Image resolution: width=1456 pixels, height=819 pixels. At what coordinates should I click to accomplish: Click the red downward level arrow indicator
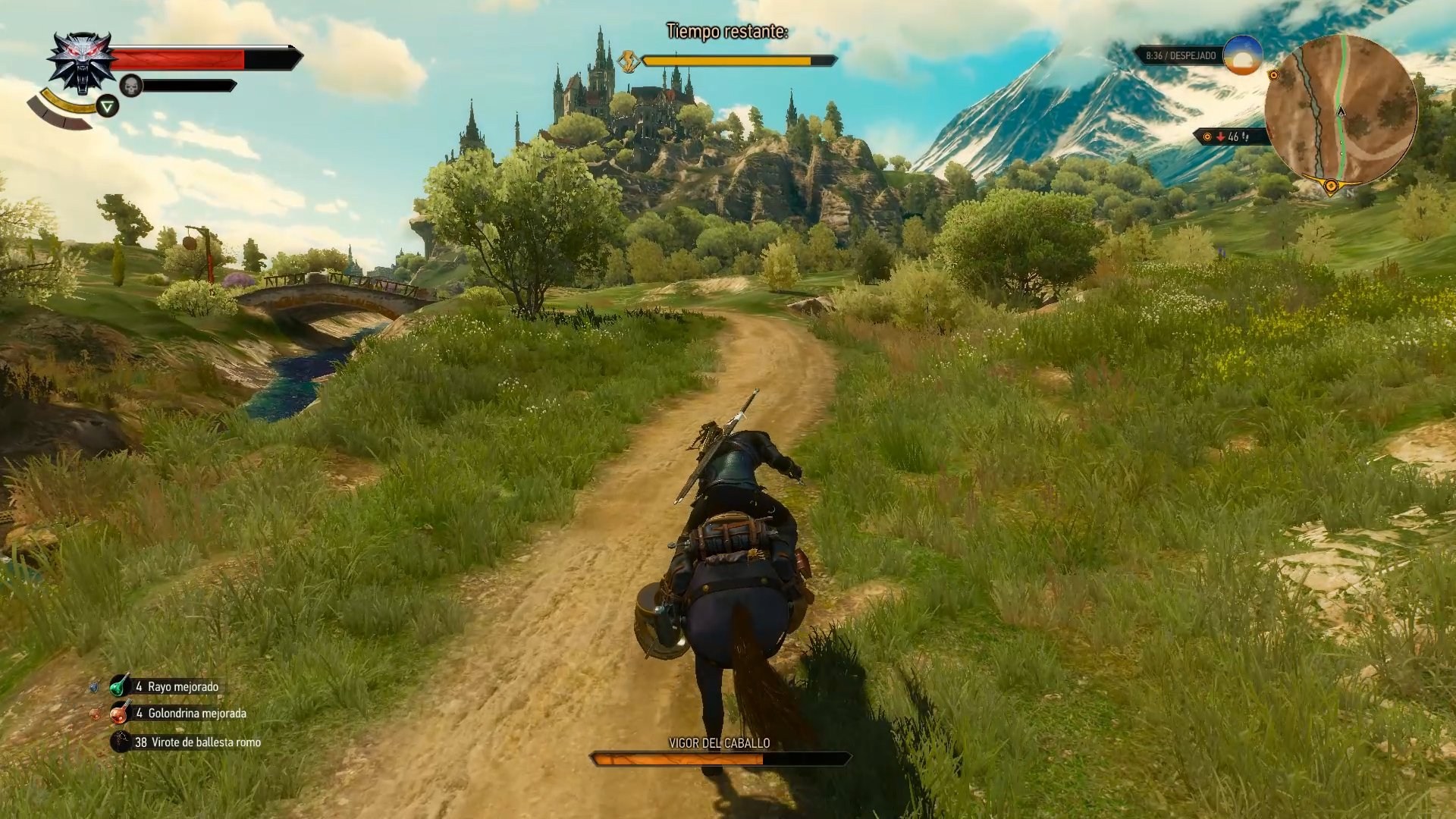(x=1221, y=137)
